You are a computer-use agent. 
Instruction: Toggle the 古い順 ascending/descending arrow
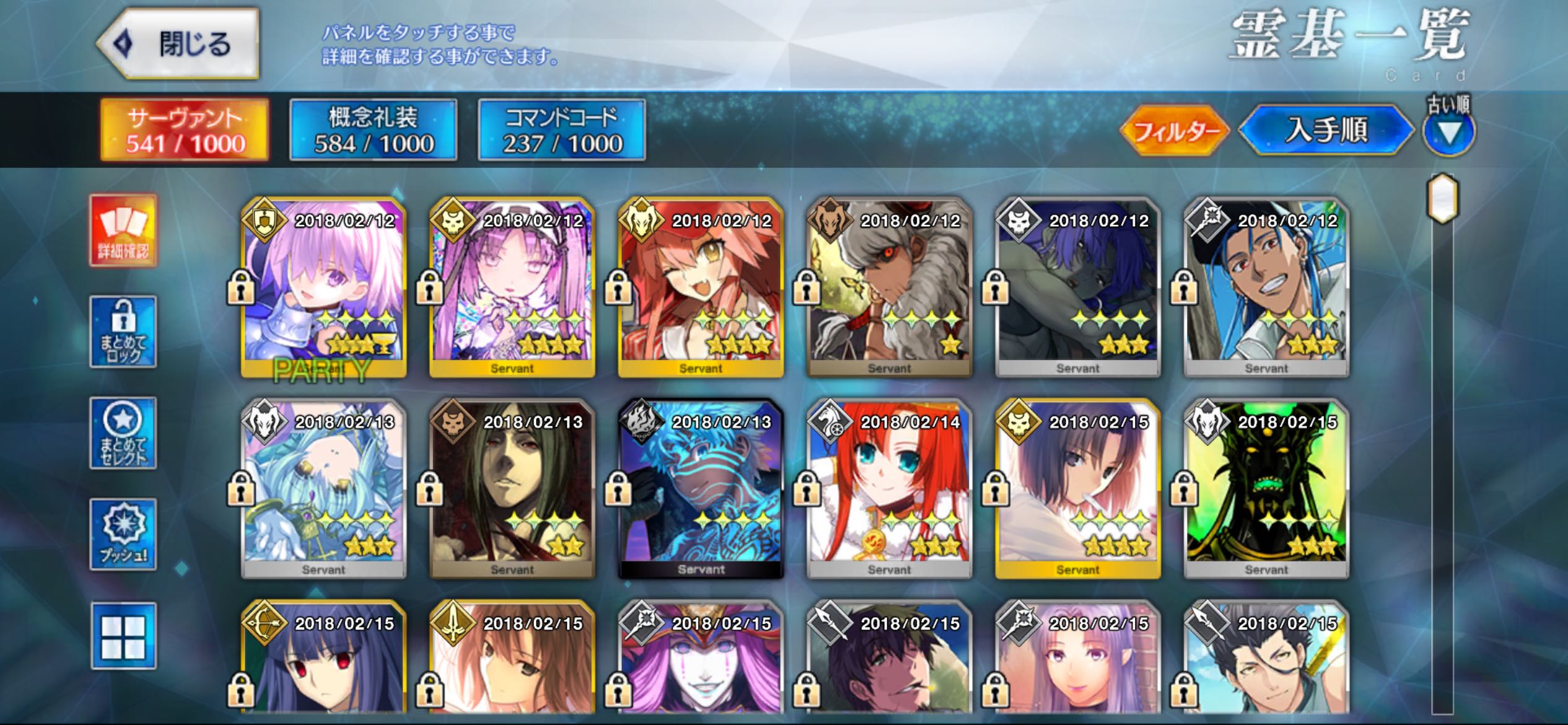point(1448,132)
